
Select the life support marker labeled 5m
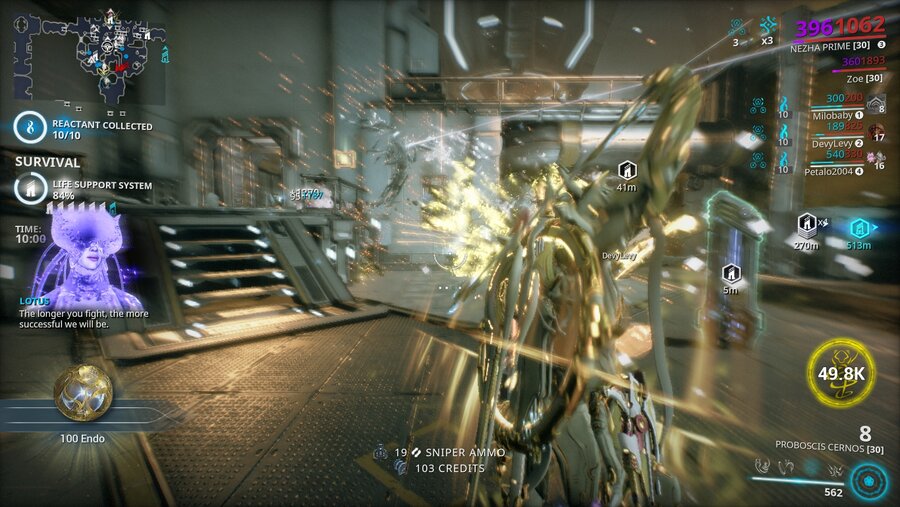732,272
